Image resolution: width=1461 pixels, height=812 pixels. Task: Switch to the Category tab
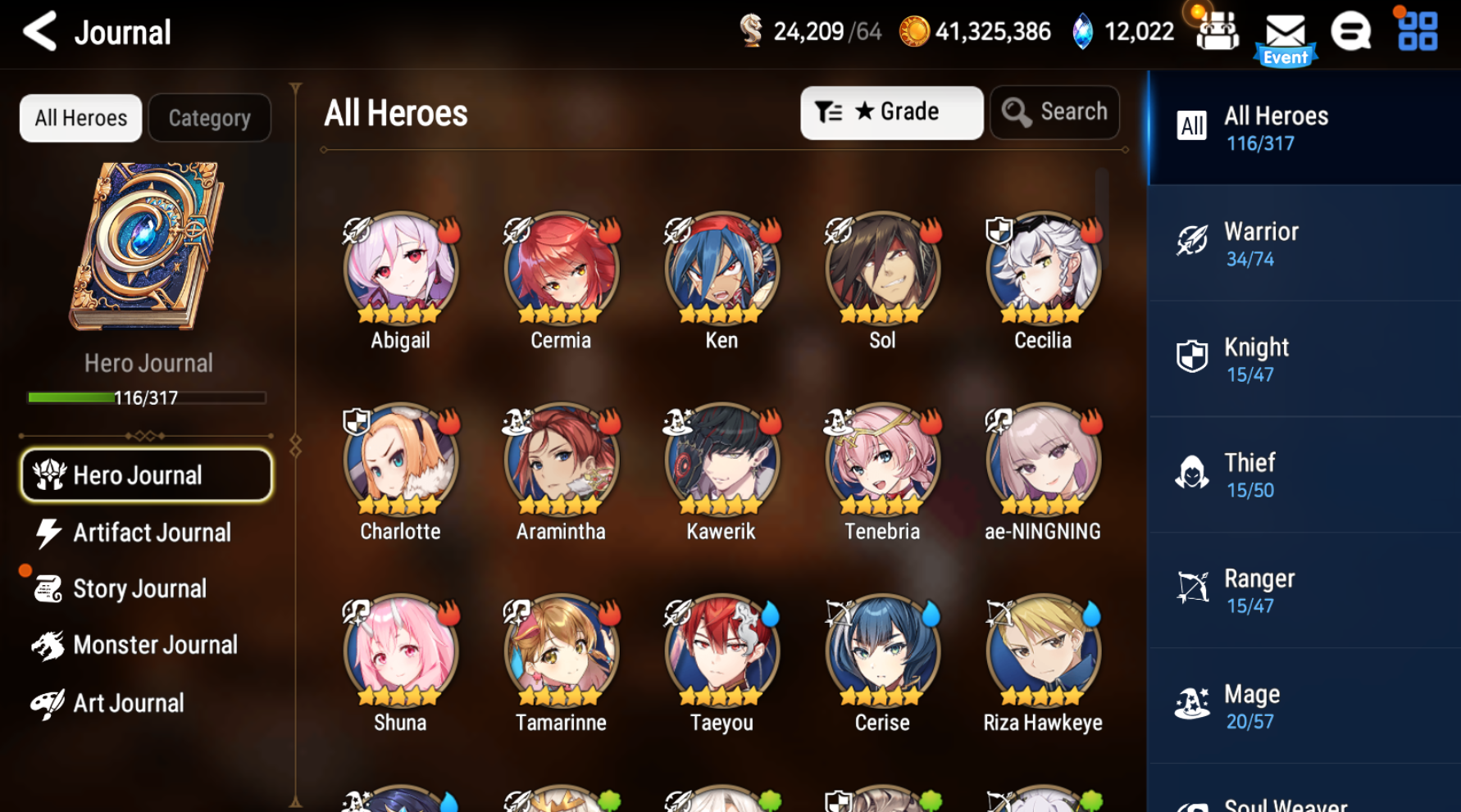[209, 117]
